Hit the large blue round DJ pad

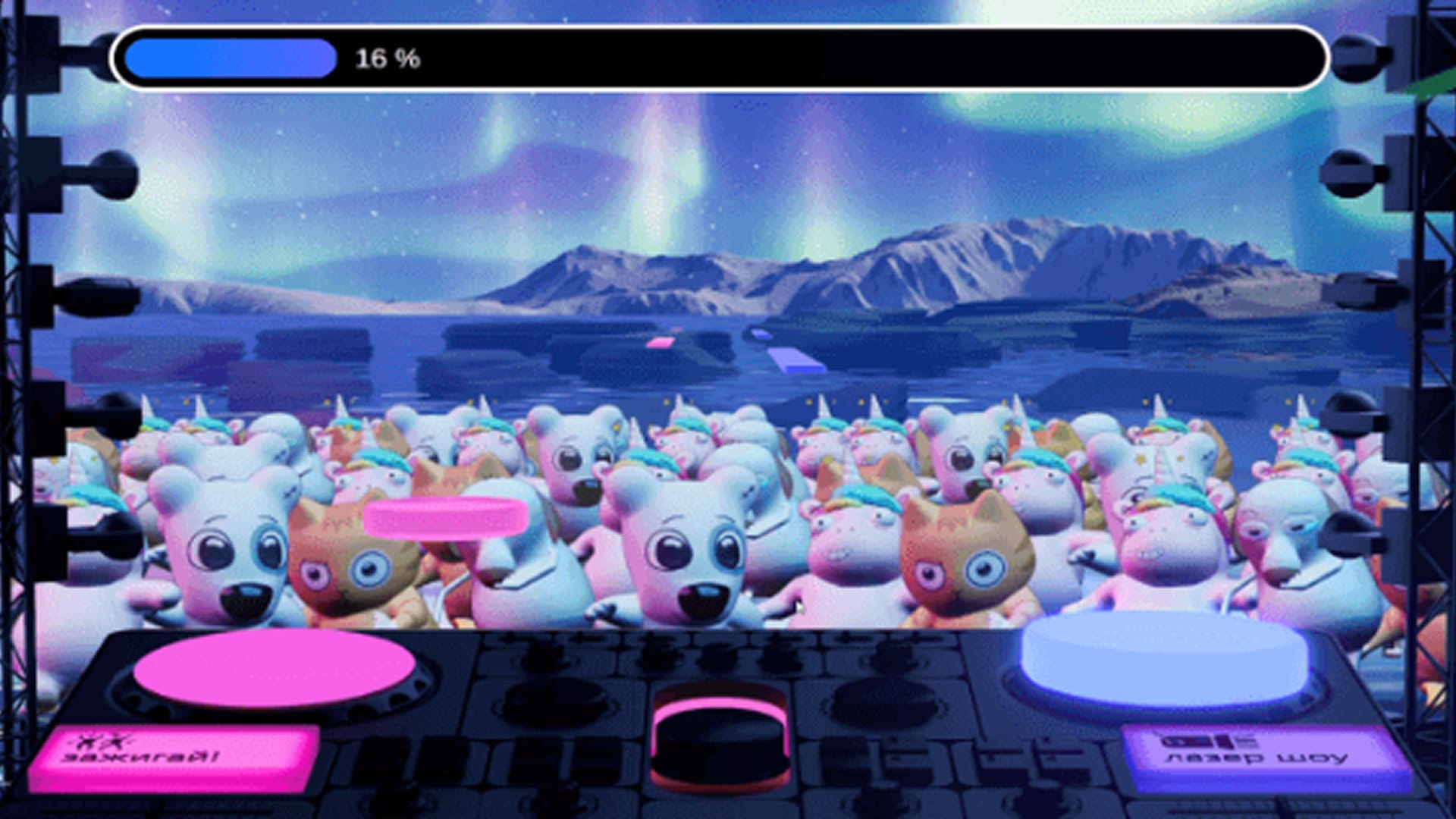point(1164,660)
